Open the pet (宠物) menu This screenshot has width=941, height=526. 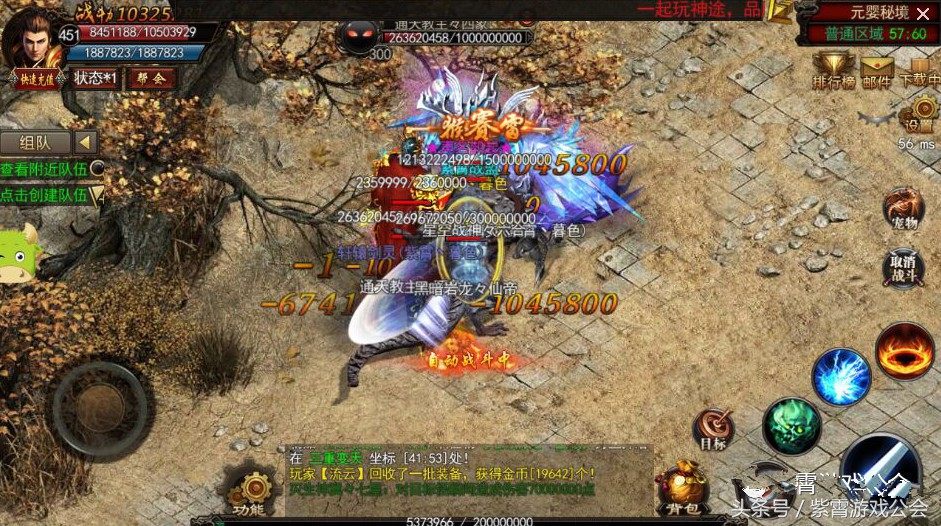[903, 210]
